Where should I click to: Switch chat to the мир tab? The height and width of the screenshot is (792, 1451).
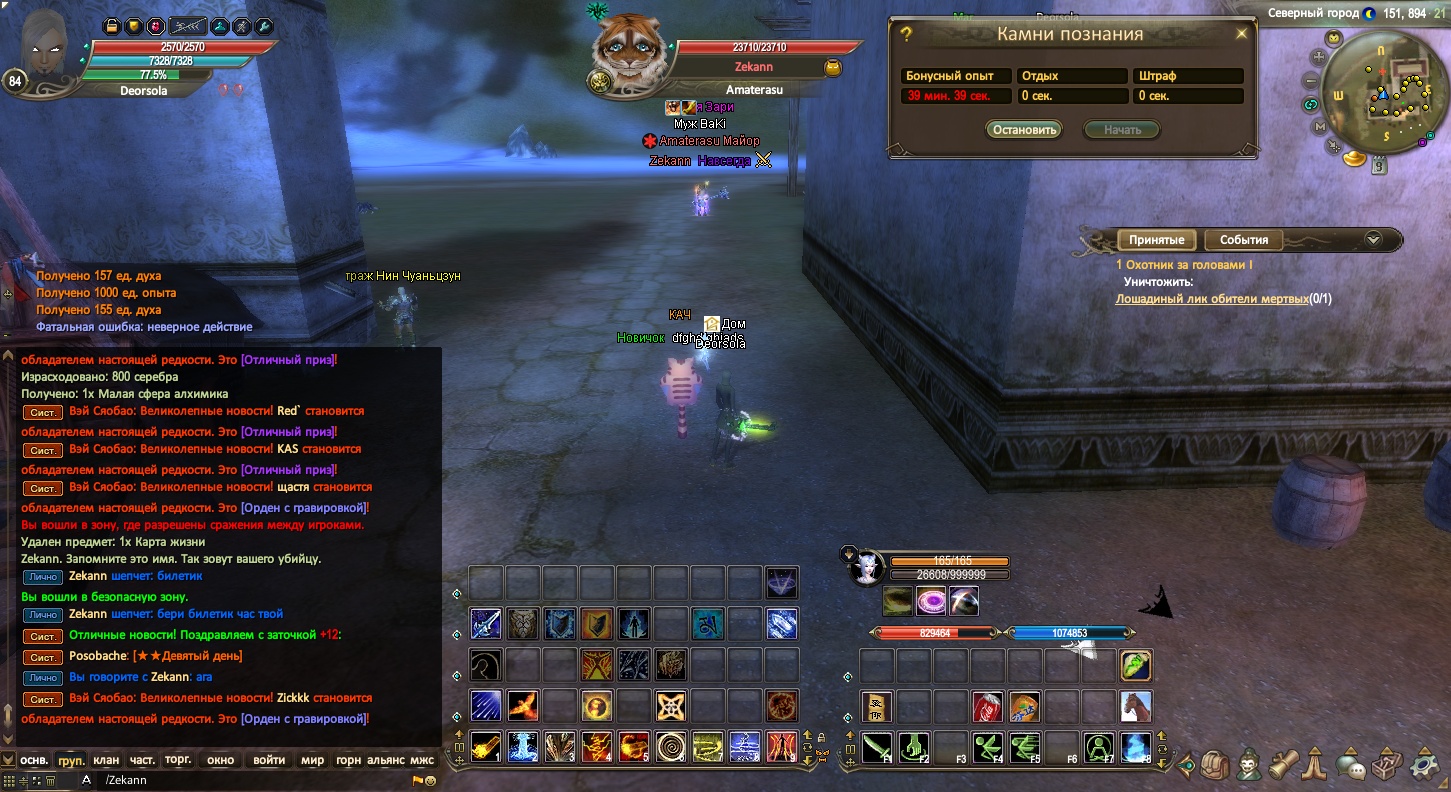click(312, 760)
